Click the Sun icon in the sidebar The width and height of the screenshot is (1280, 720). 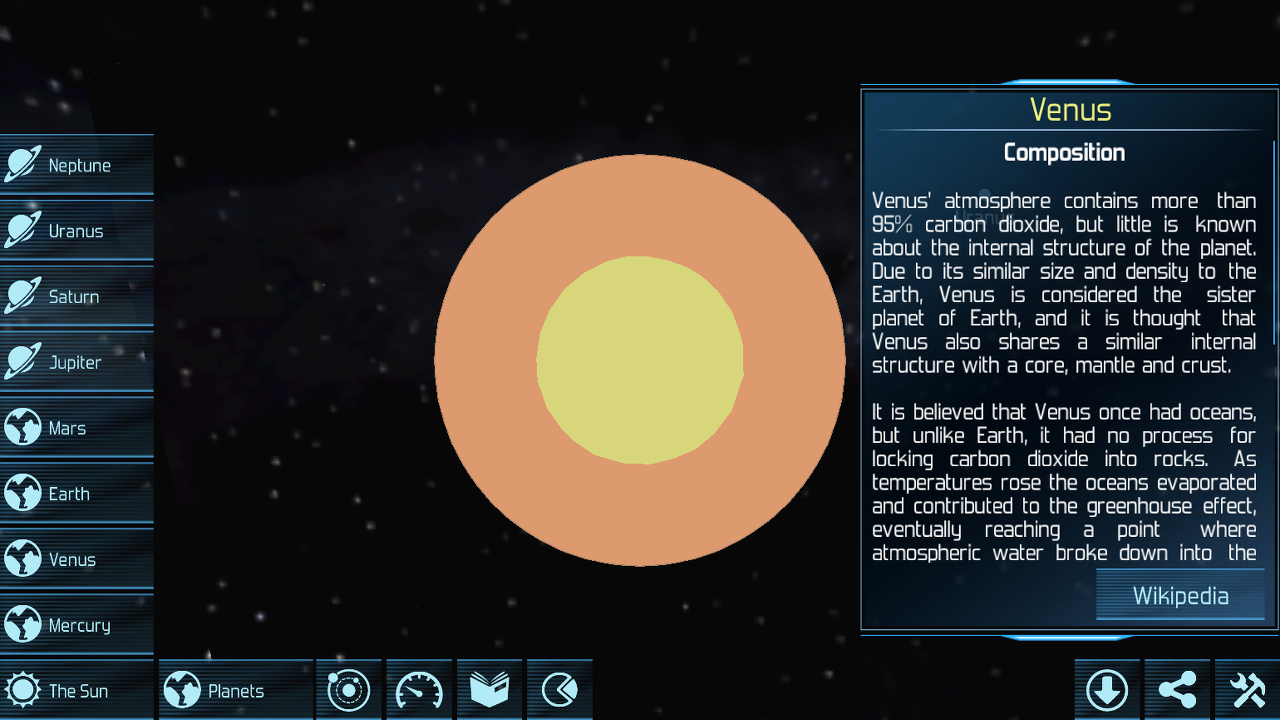22,689
